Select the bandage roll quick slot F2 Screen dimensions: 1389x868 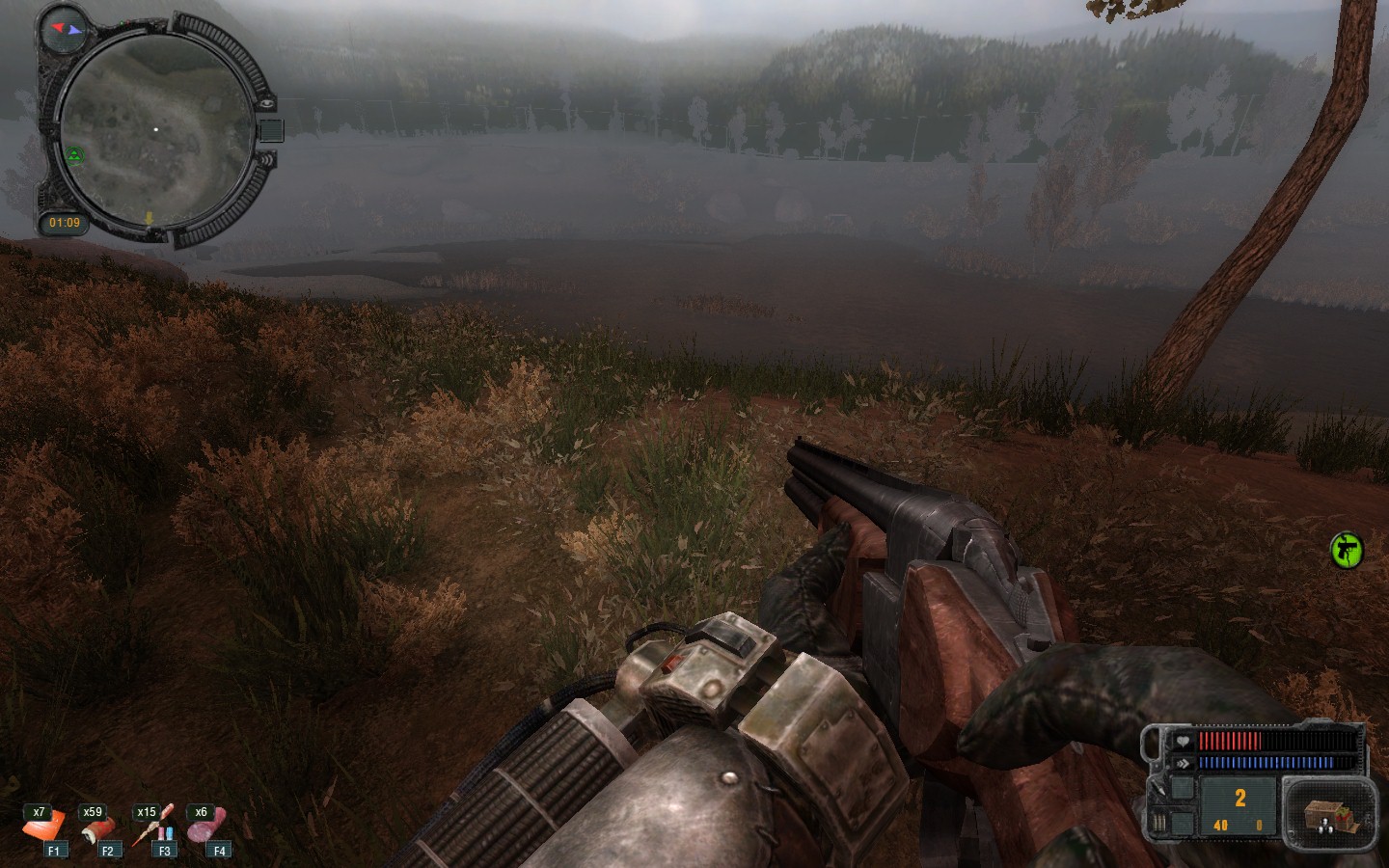98,828
